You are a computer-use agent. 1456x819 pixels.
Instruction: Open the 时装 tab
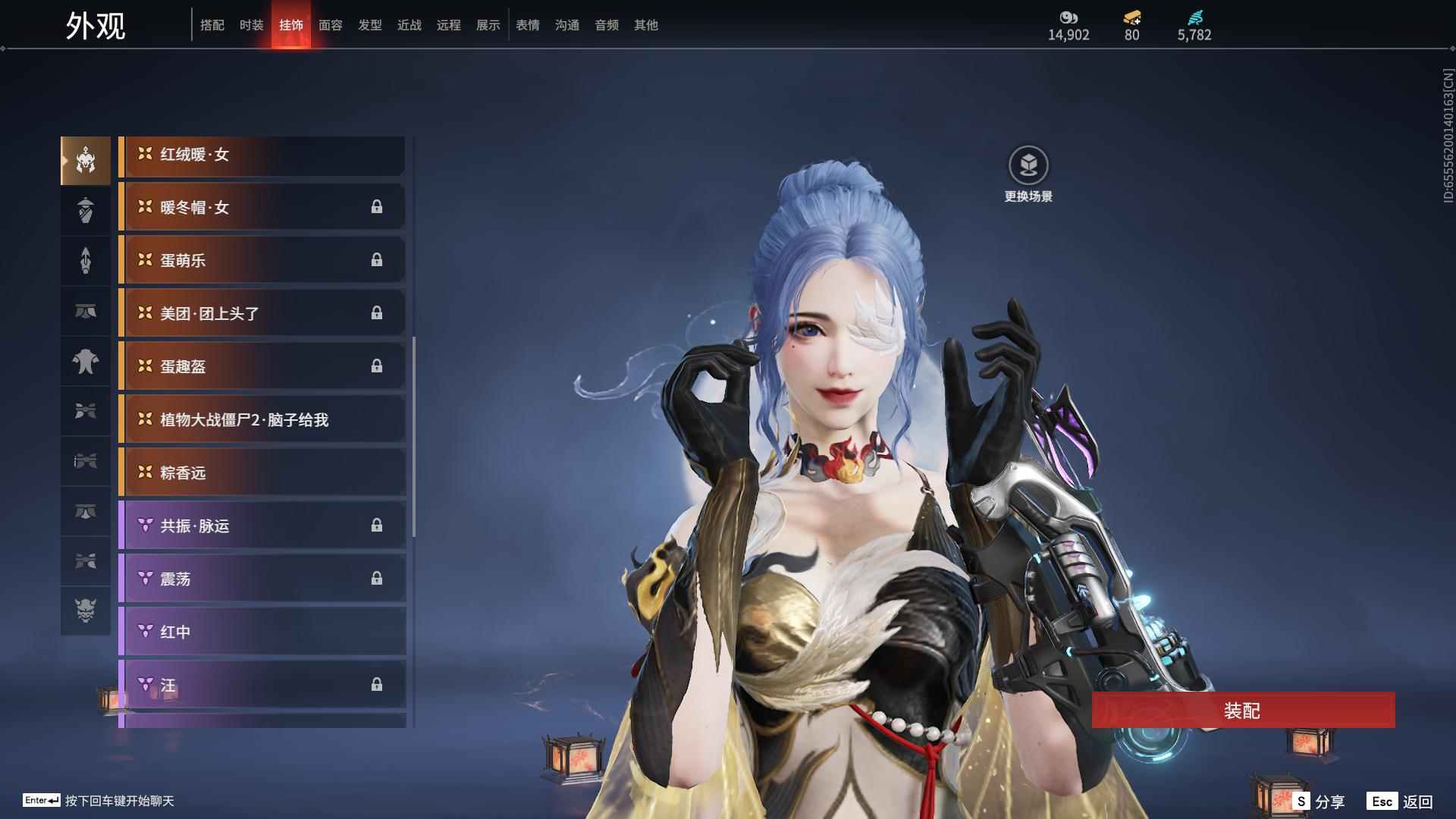click(252, 25)
